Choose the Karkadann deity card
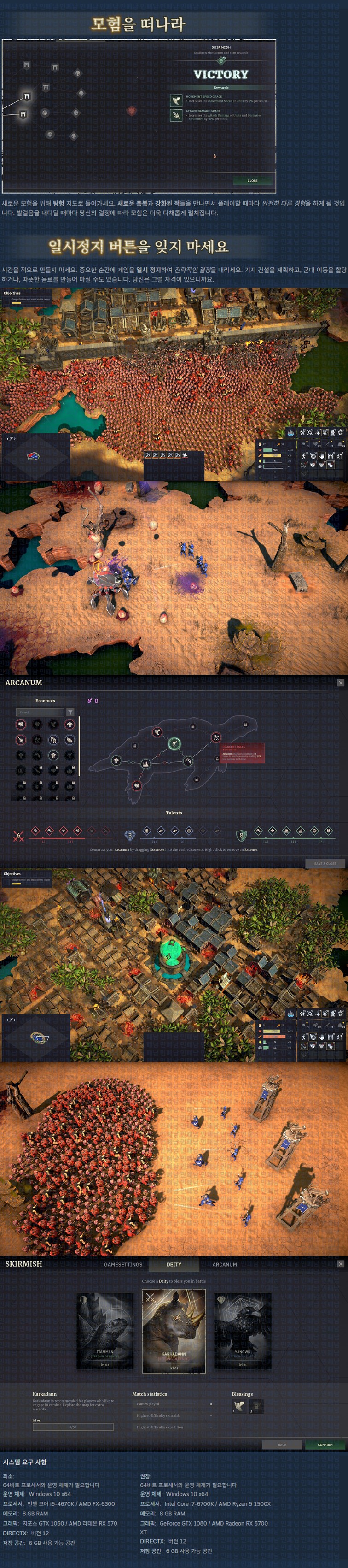Screen dimensions: 348x1568 (x=174, y=1331)
